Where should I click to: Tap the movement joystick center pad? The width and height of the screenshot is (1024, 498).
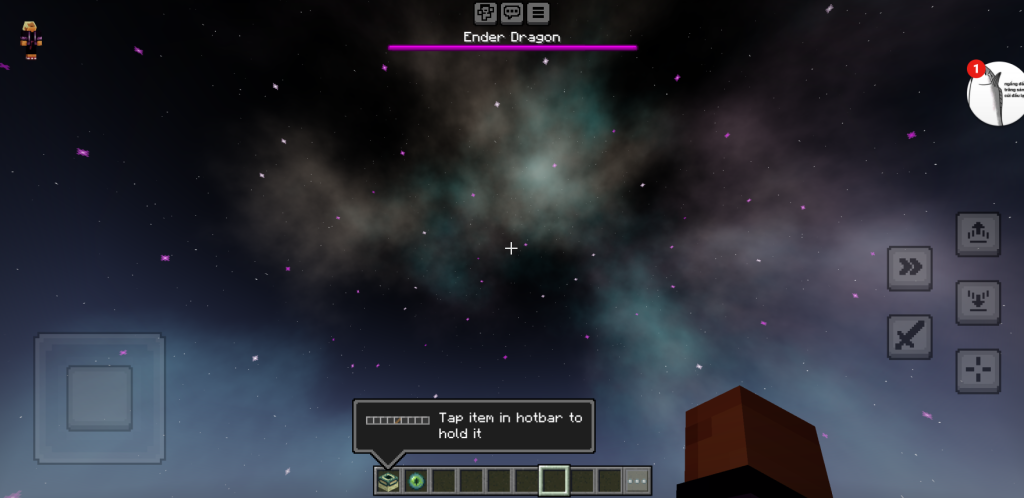click(x=100, y=398)
